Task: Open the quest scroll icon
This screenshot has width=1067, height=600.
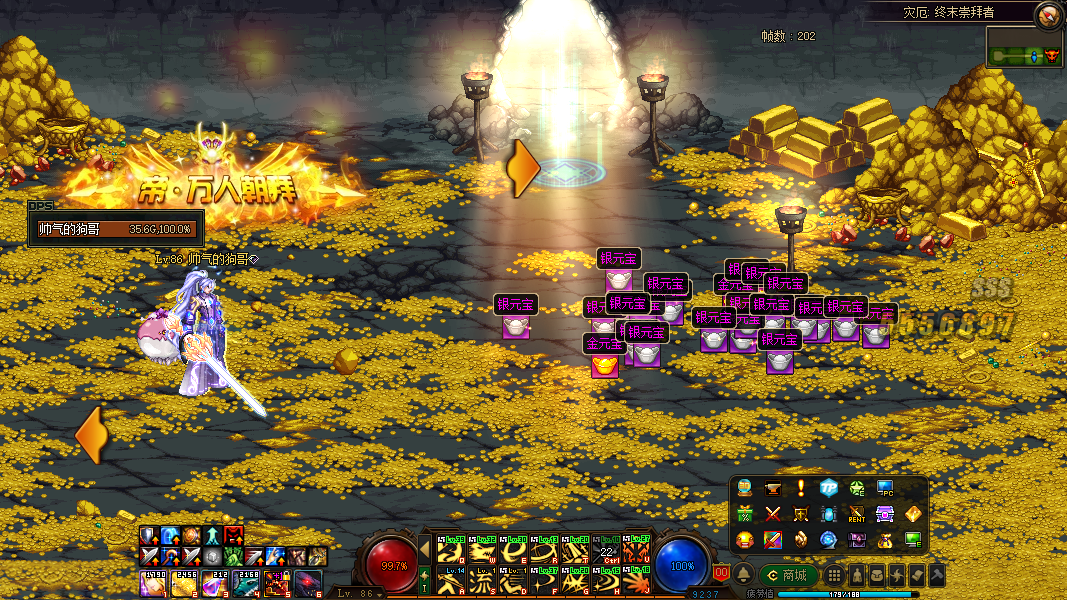Action: [x=917, y=575]
